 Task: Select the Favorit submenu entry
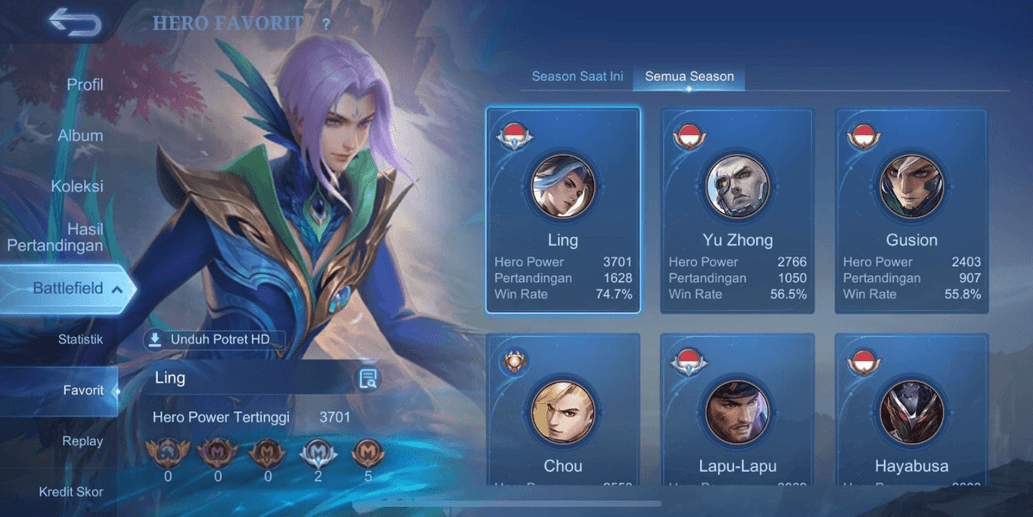(83, 391)
